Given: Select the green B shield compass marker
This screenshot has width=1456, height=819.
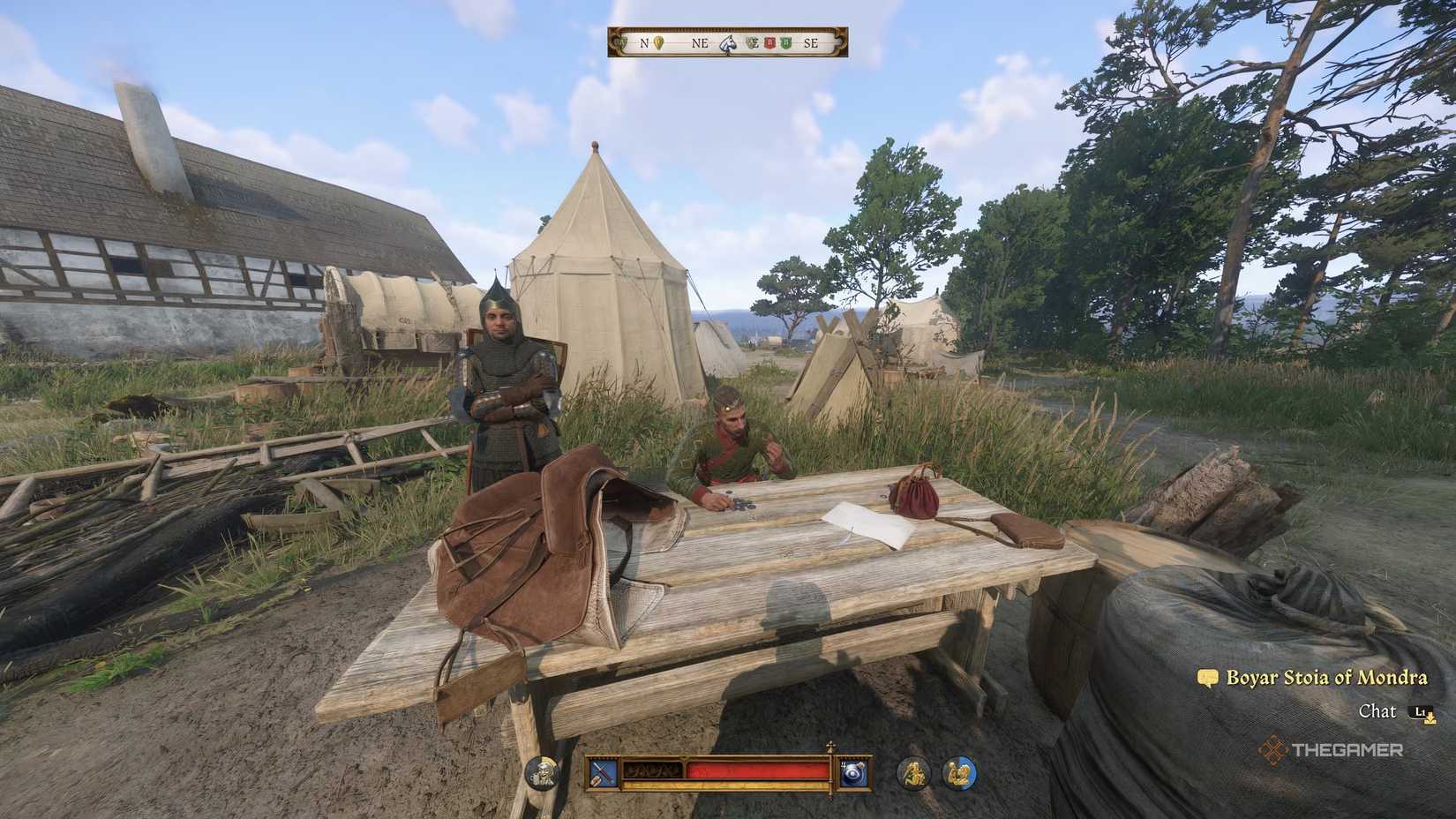Looking at the screenshot, I should (785, 41).
